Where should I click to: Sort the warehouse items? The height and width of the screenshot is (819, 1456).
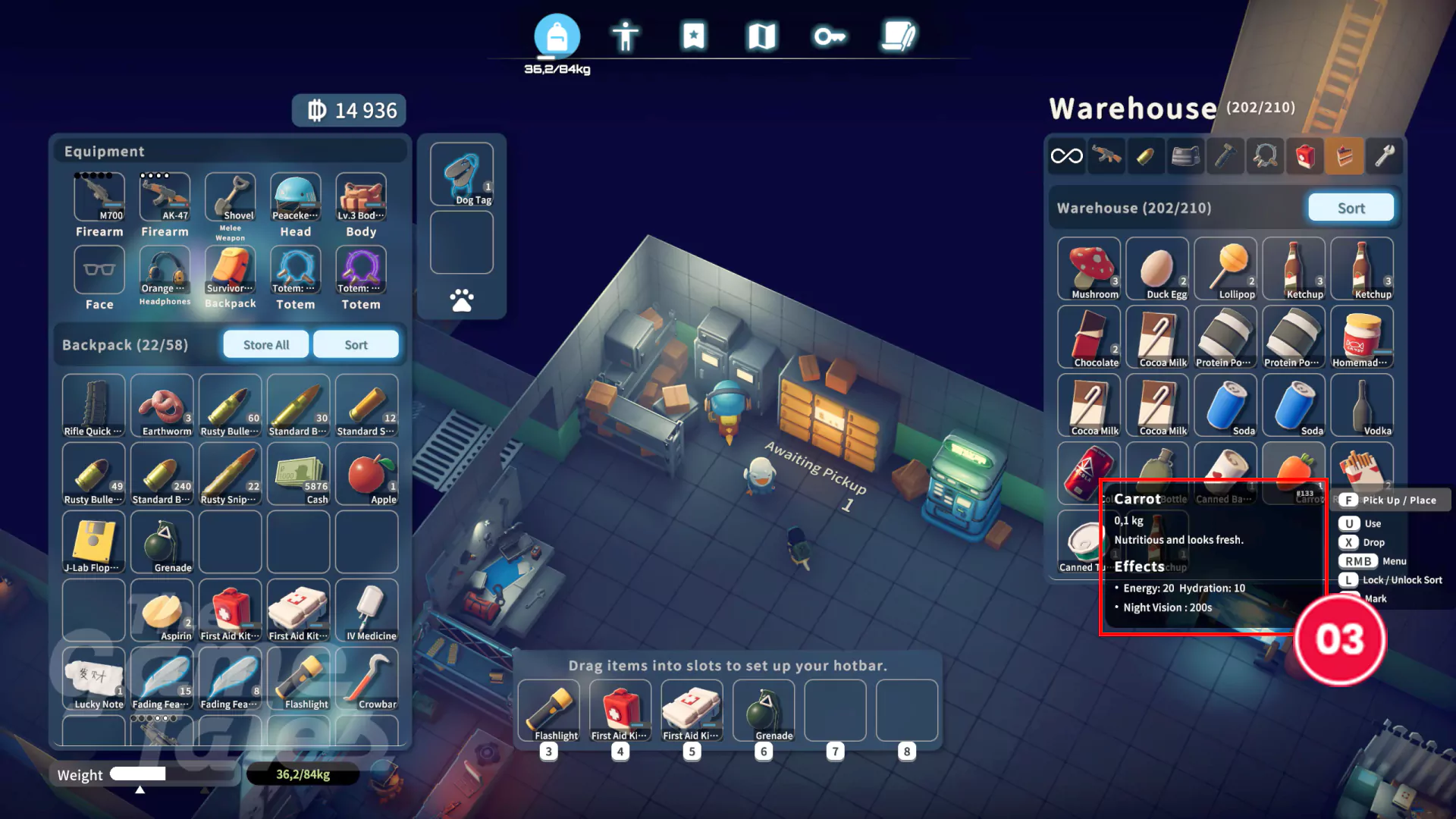click(1351, 208)
